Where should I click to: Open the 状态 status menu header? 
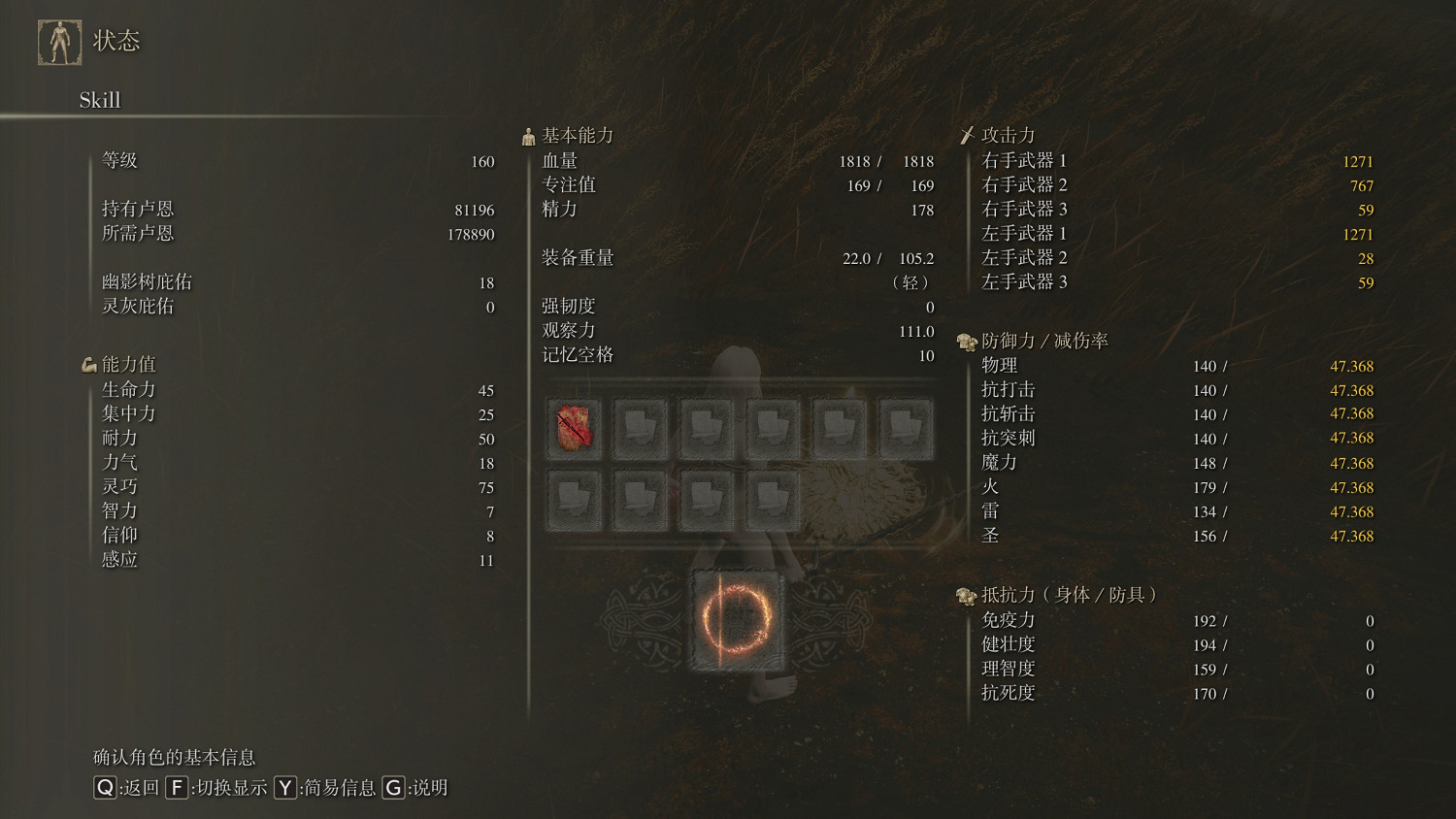(x=118, y=41)
